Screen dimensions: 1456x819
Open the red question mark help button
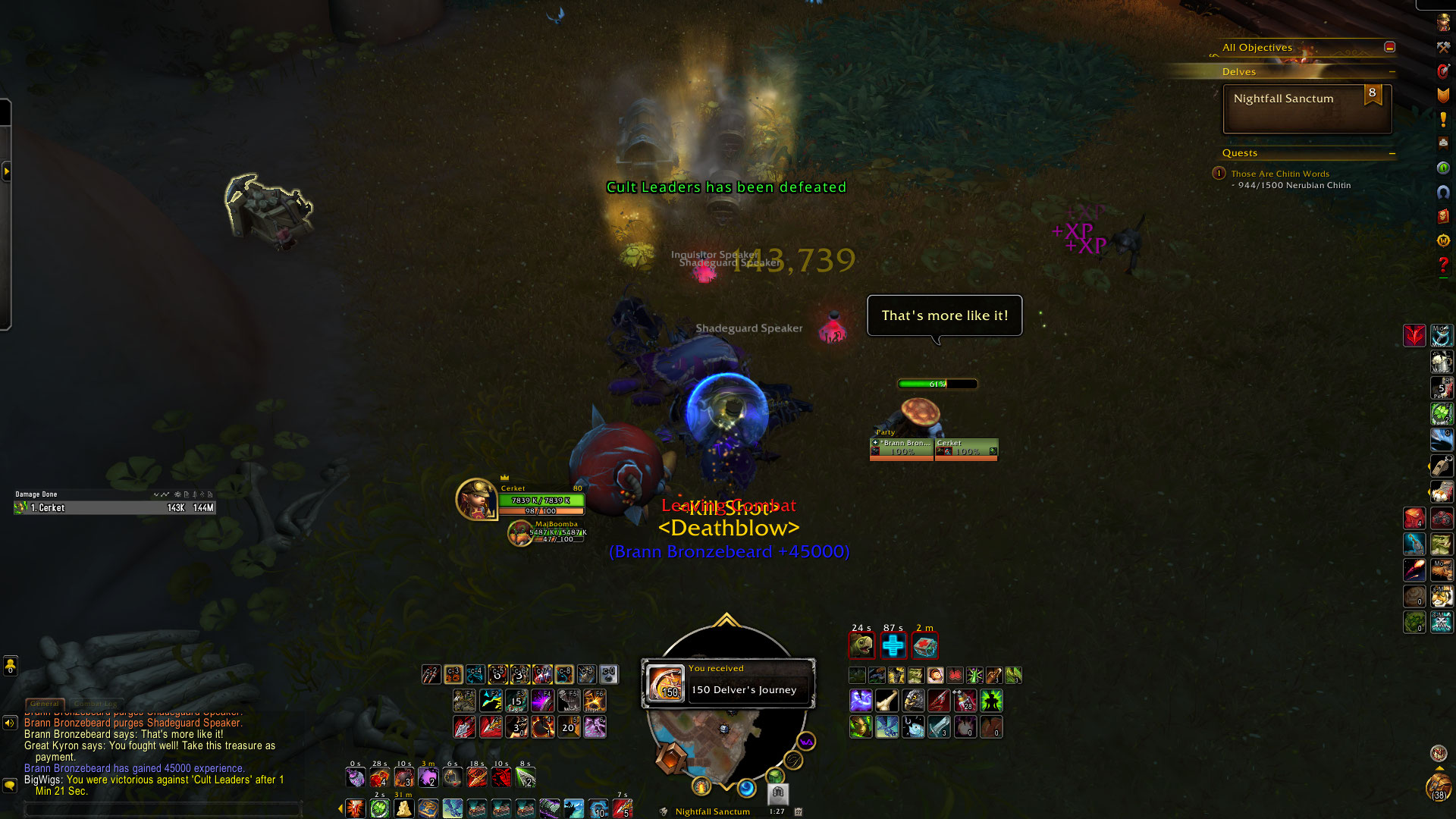click(x=1442, y=265)
